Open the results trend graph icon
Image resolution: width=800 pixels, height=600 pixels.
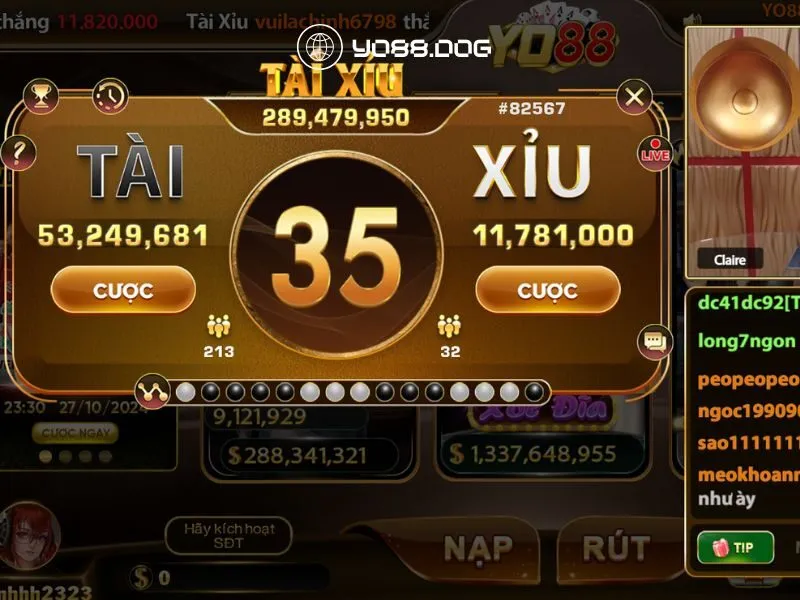click(x=152, y=391)
